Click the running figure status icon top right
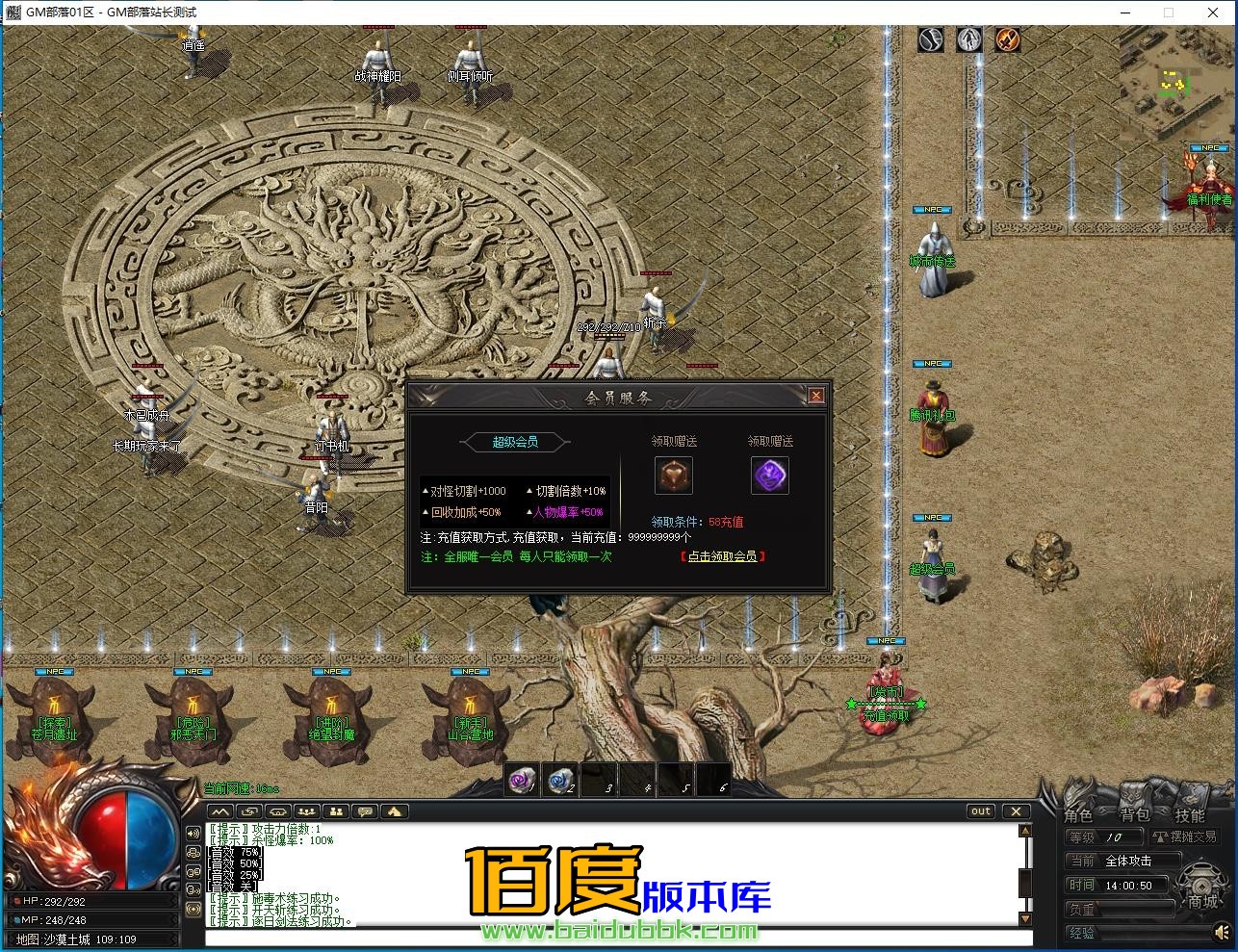This screenshot has width=1238, height=952. 968,39
